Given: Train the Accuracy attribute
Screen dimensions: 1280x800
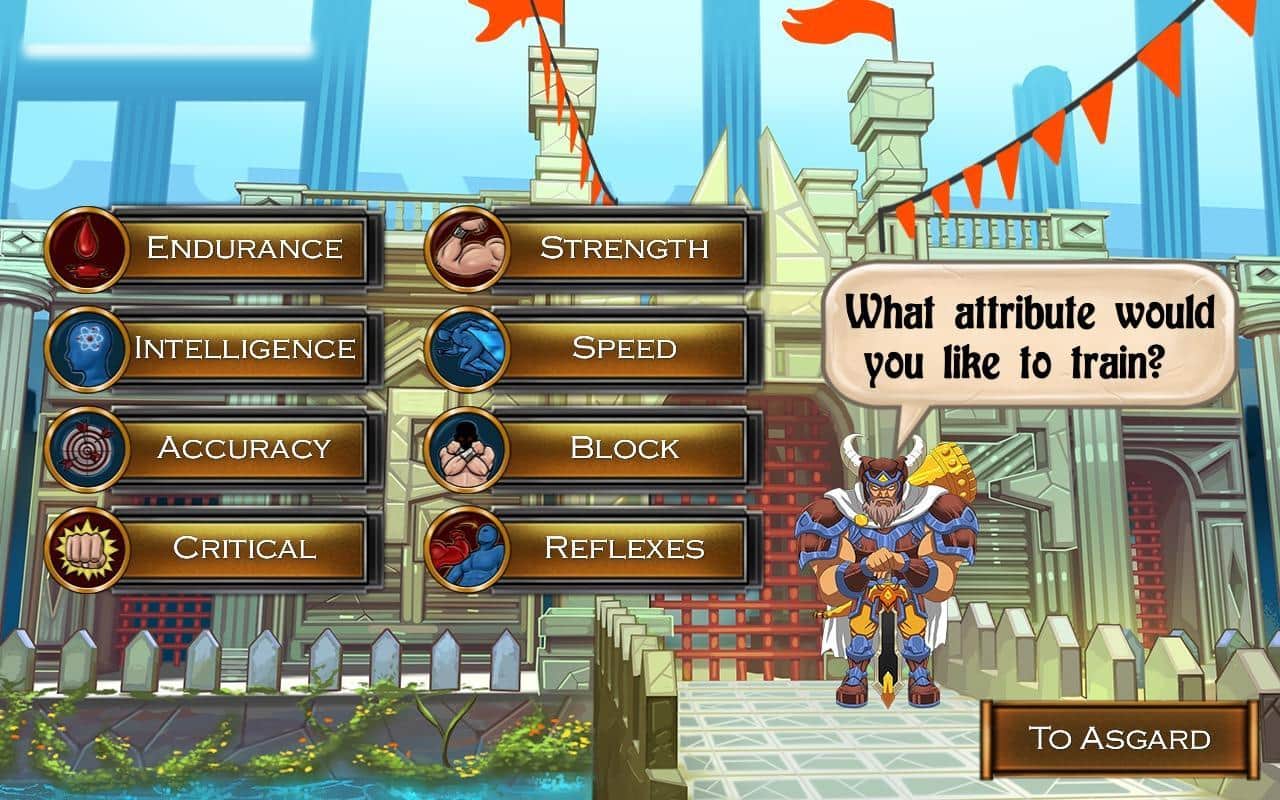Looking at the screenshot, I should [x=245, y=448].
